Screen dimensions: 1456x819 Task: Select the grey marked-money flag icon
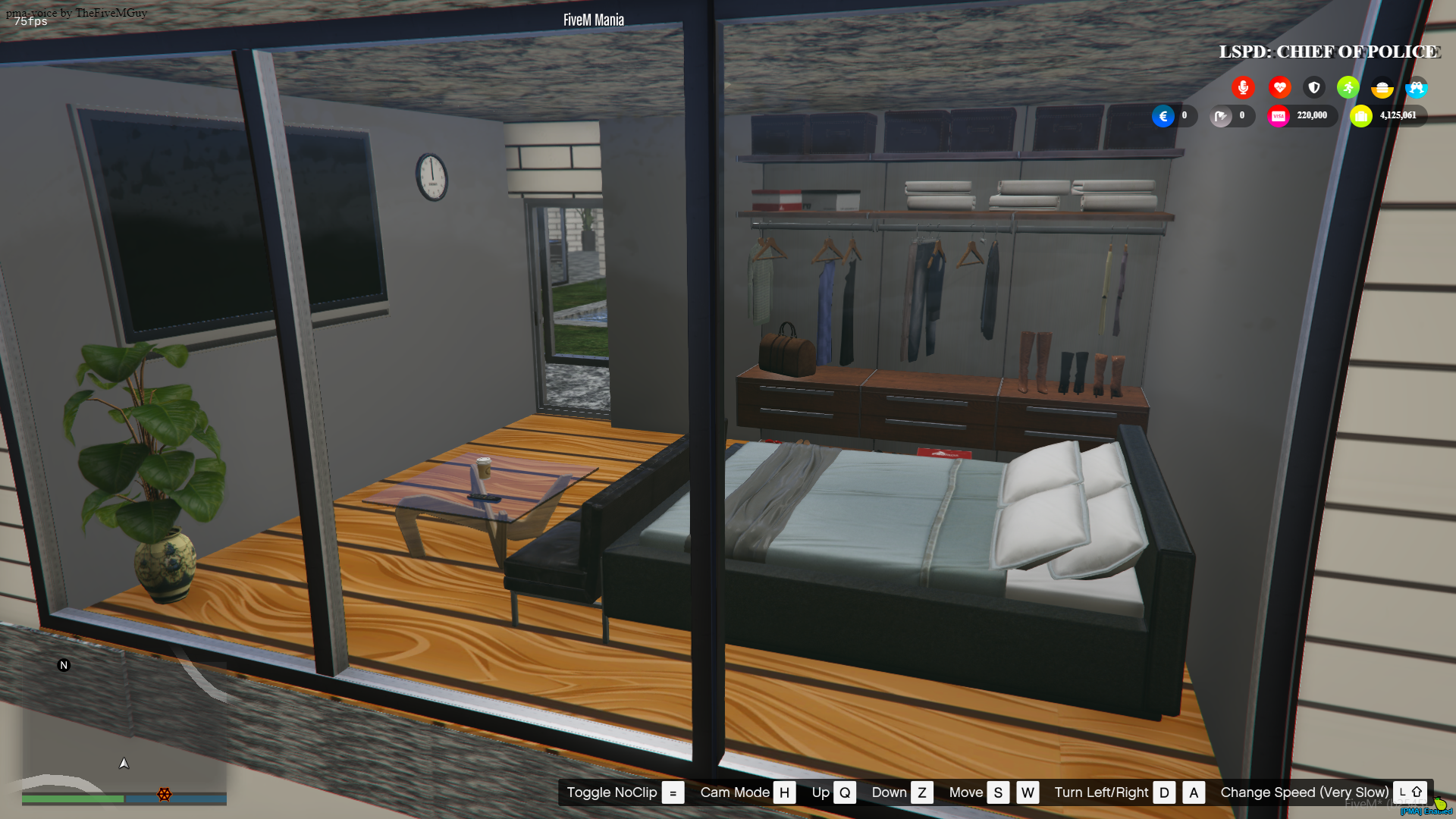coord(1220,115)
